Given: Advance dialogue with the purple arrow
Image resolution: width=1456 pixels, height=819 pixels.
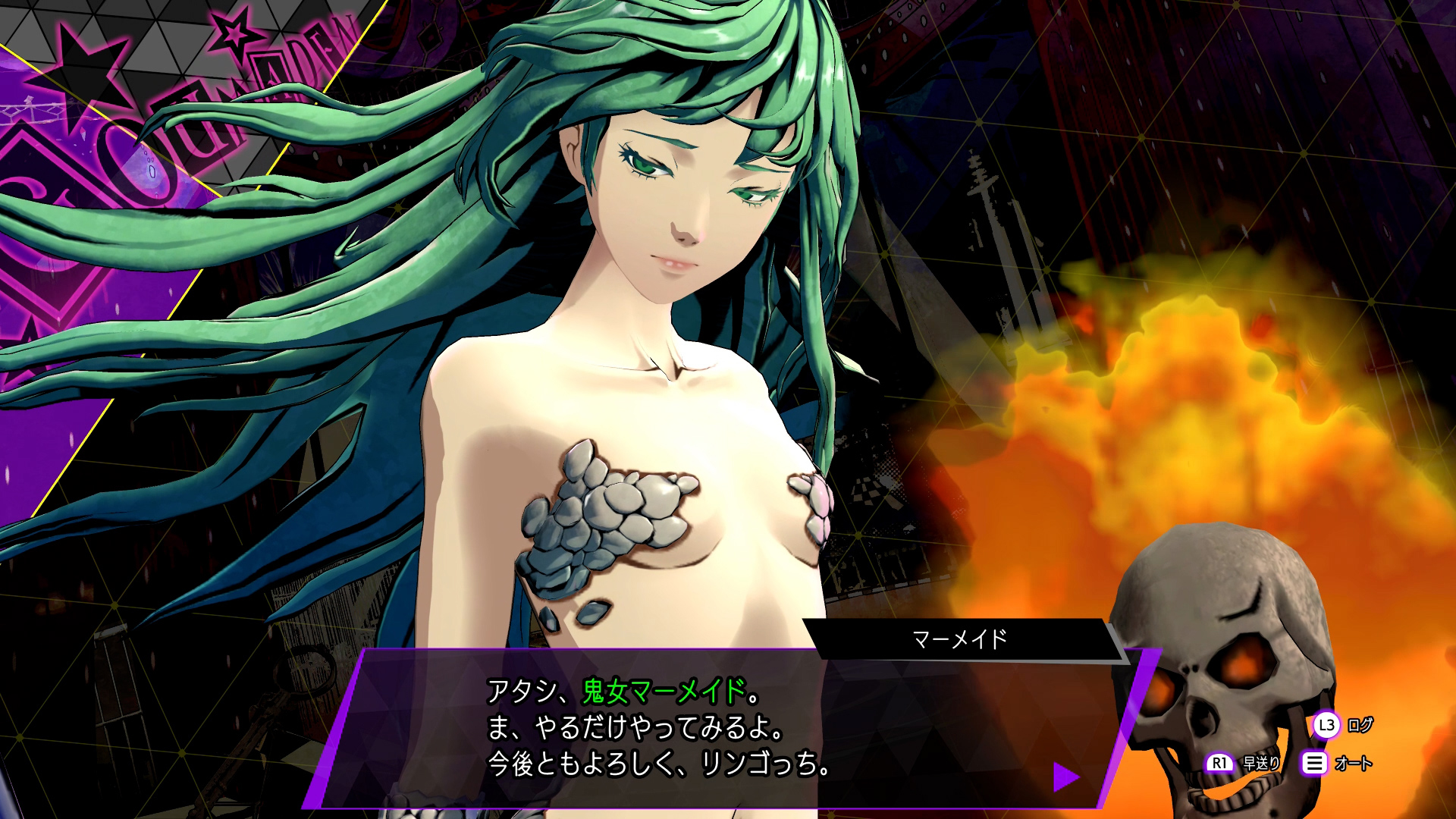Looking at the screenshot, I should pos(1065,777).
